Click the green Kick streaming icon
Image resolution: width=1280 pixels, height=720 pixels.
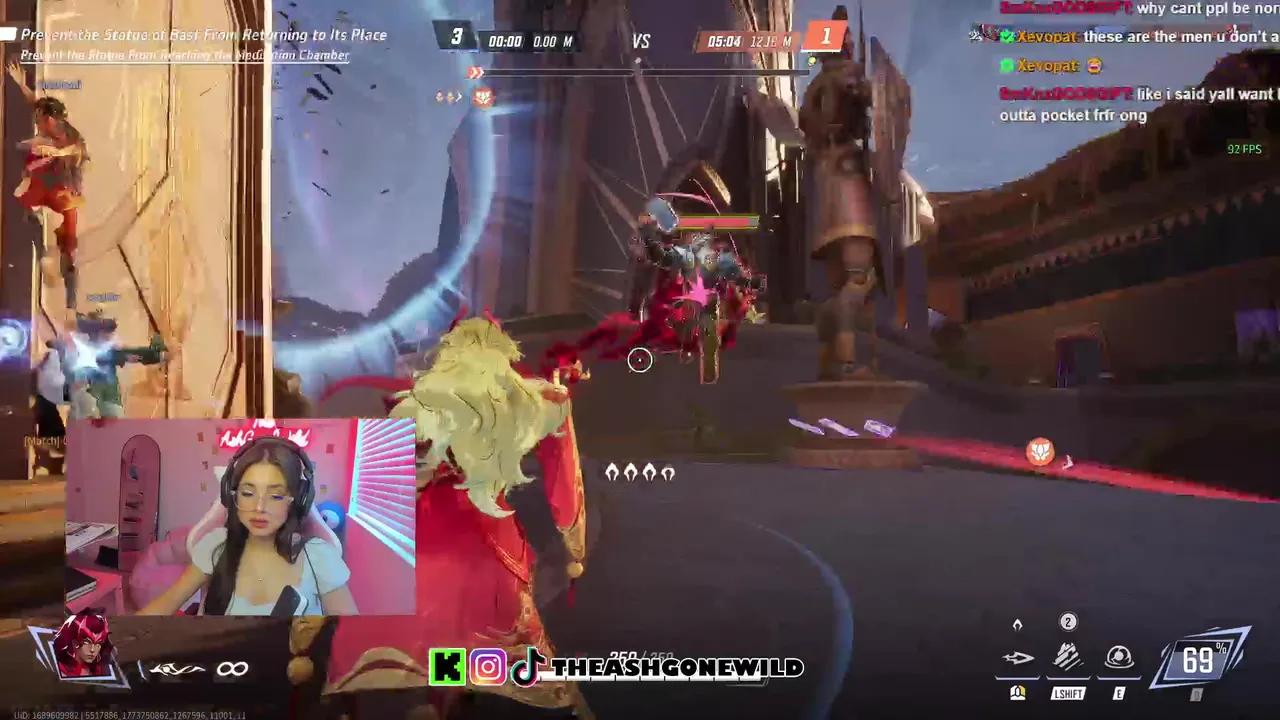click(x=447, y=667)
